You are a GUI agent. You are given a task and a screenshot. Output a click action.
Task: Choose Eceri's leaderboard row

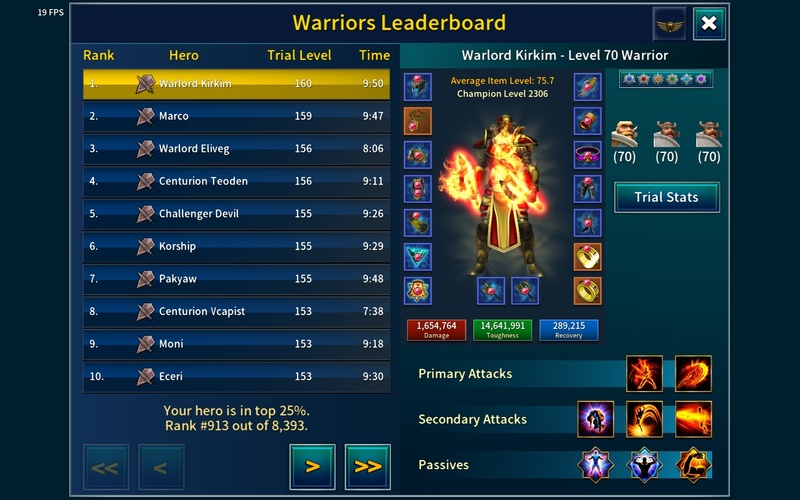tap(236, 377)
